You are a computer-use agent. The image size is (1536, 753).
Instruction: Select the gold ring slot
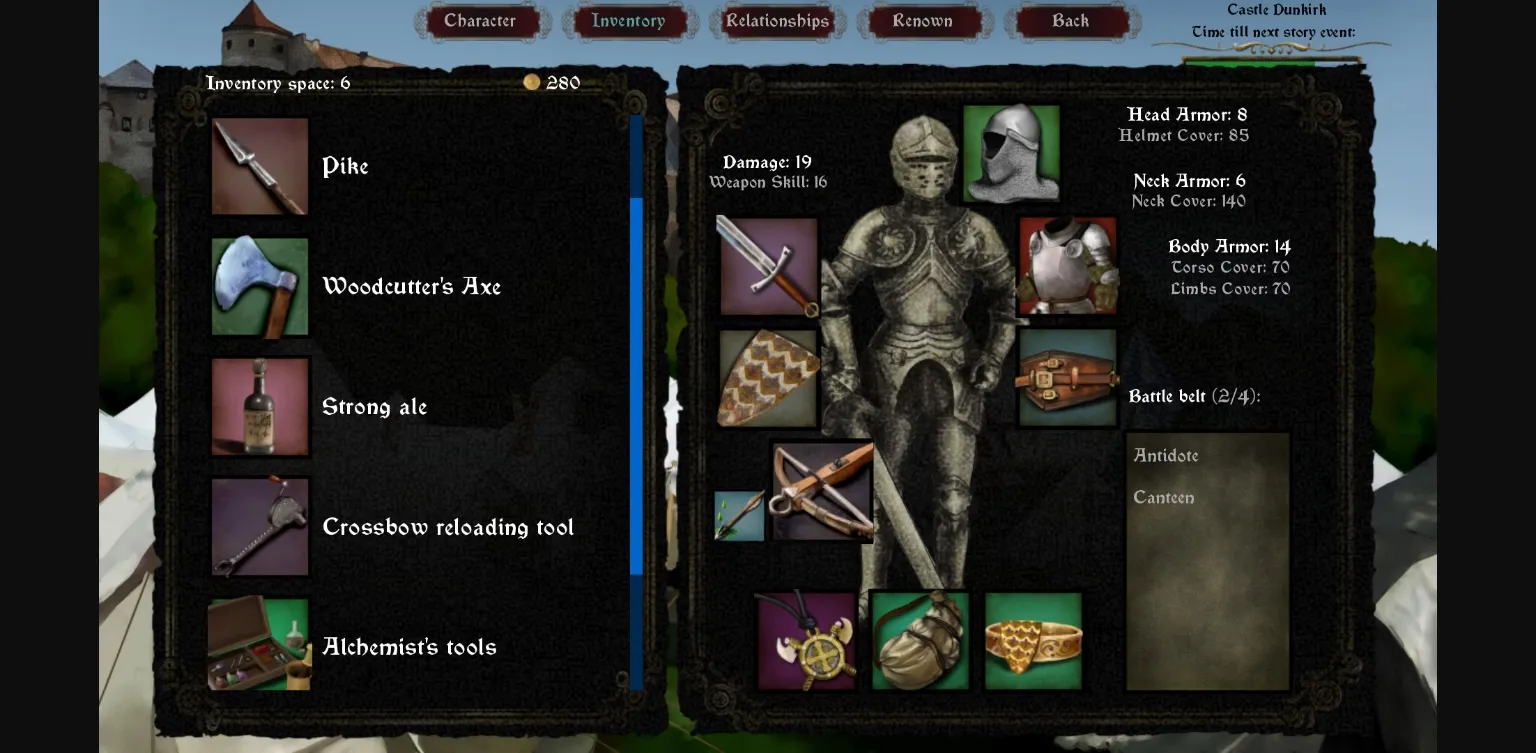[x=1032, y=641]
